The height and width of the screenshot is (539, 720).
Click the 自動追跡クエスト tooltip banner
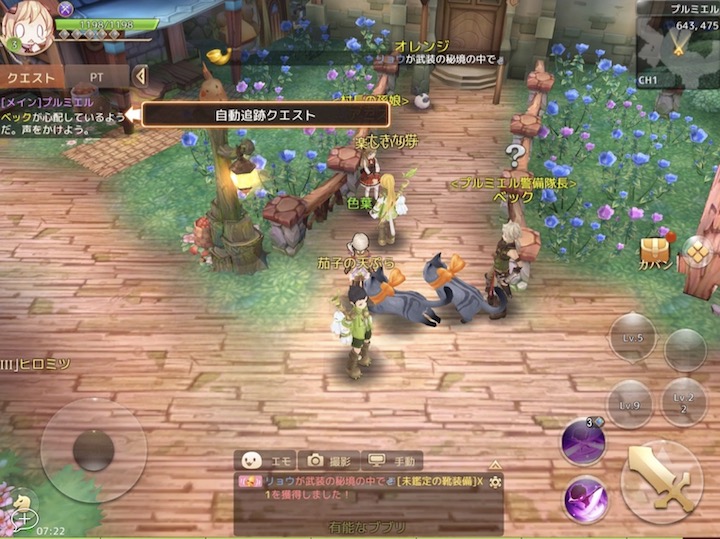click(x=265, y=114)
